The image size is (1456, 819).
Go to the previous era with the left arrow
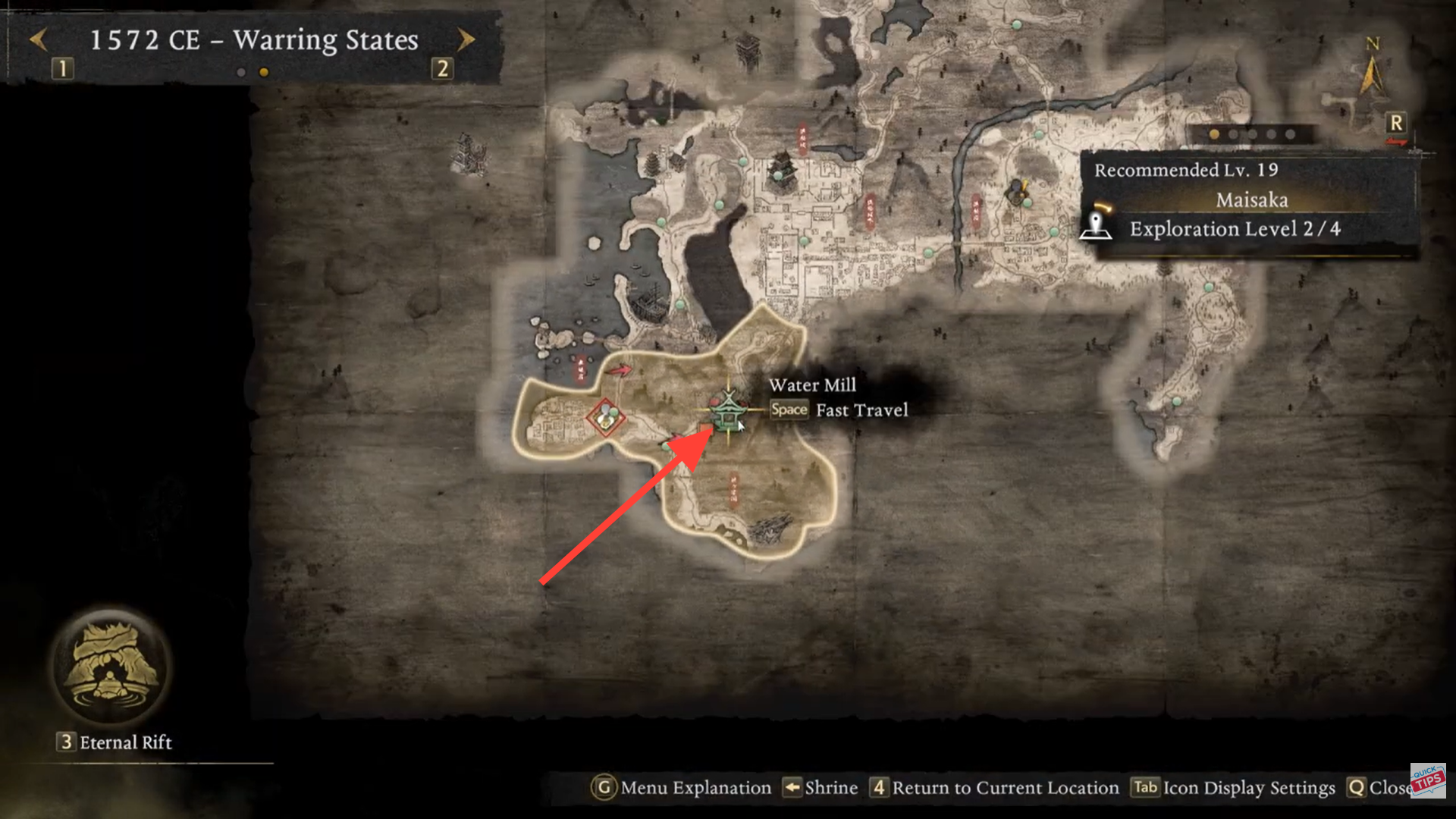coord(39,40)
